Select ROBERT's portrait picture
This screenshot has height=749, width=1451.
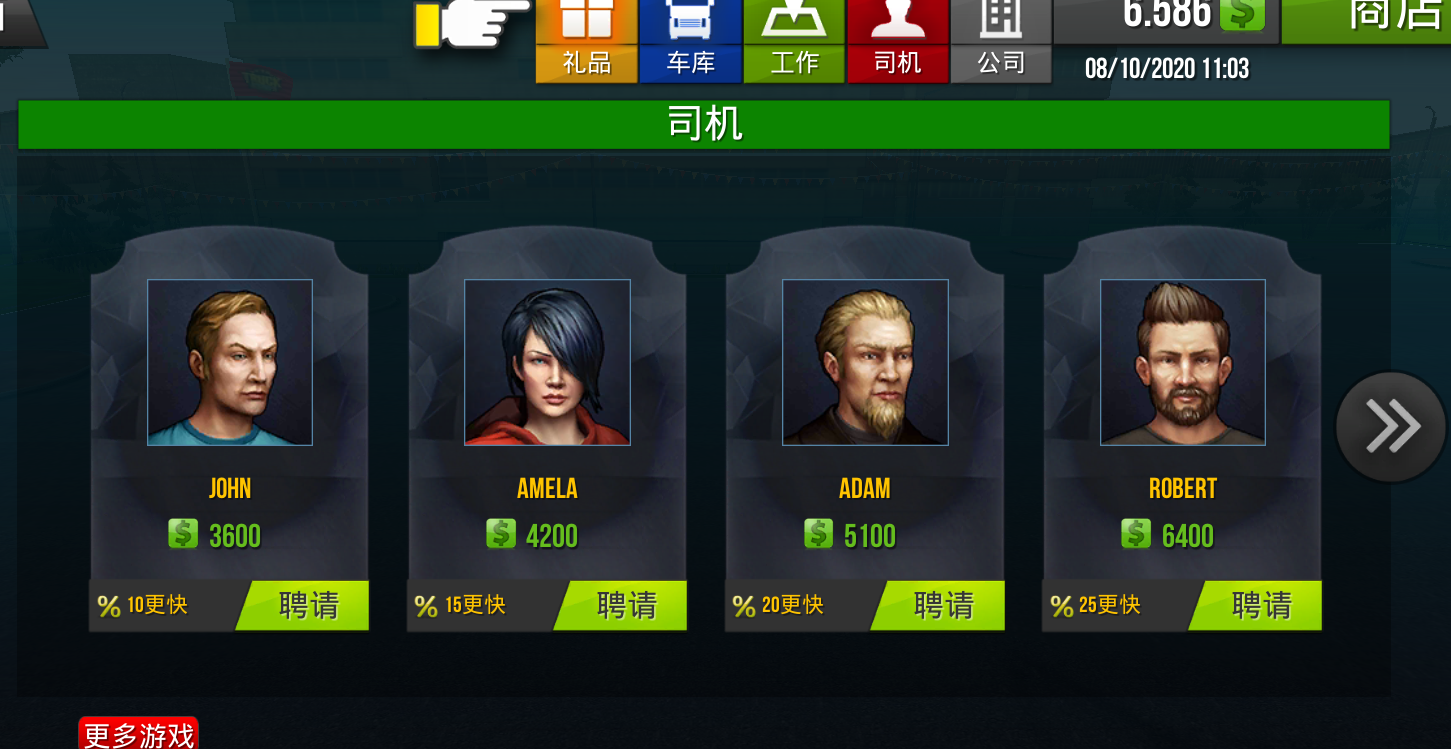coord(1182,362)
